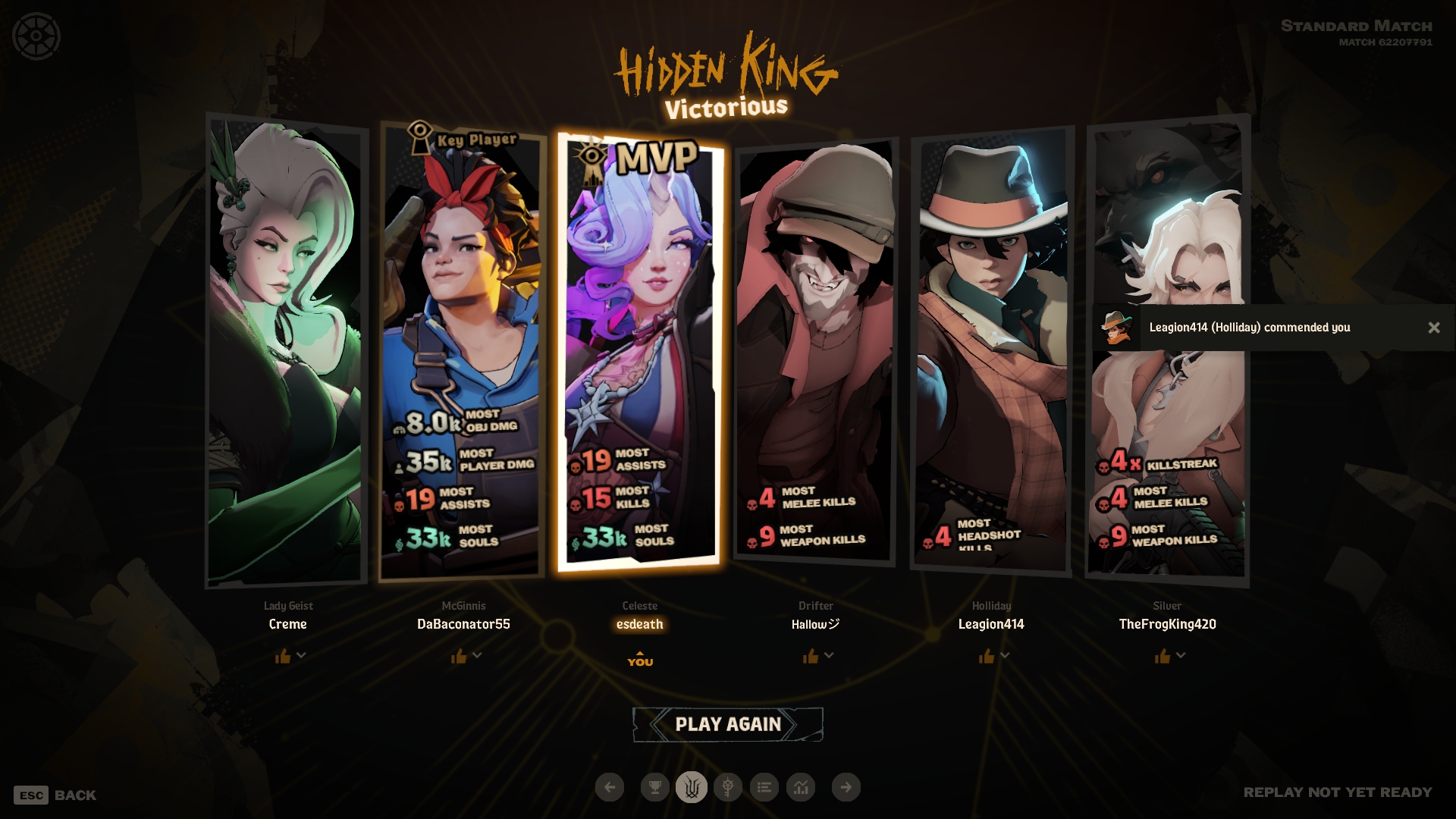
Task: Go to the next post-match page arrow
Action: click(x=846, y=787)
